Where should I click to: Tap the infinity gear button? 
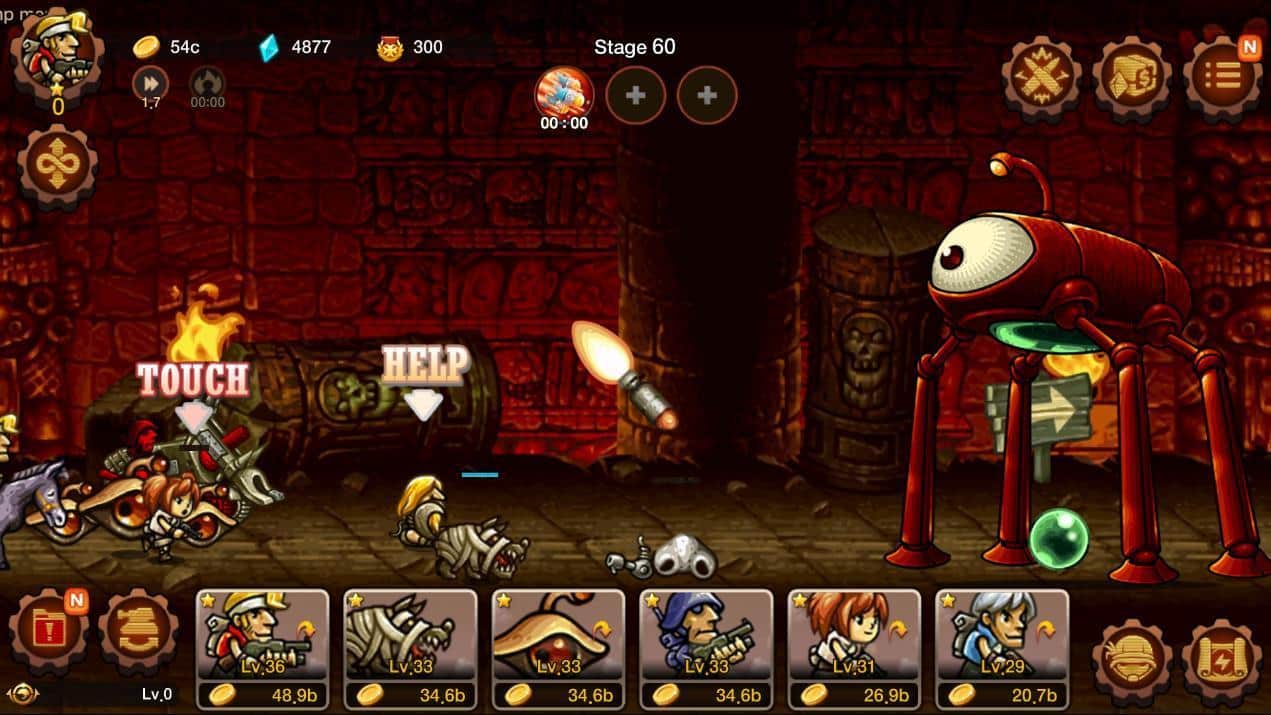point(57,168)
